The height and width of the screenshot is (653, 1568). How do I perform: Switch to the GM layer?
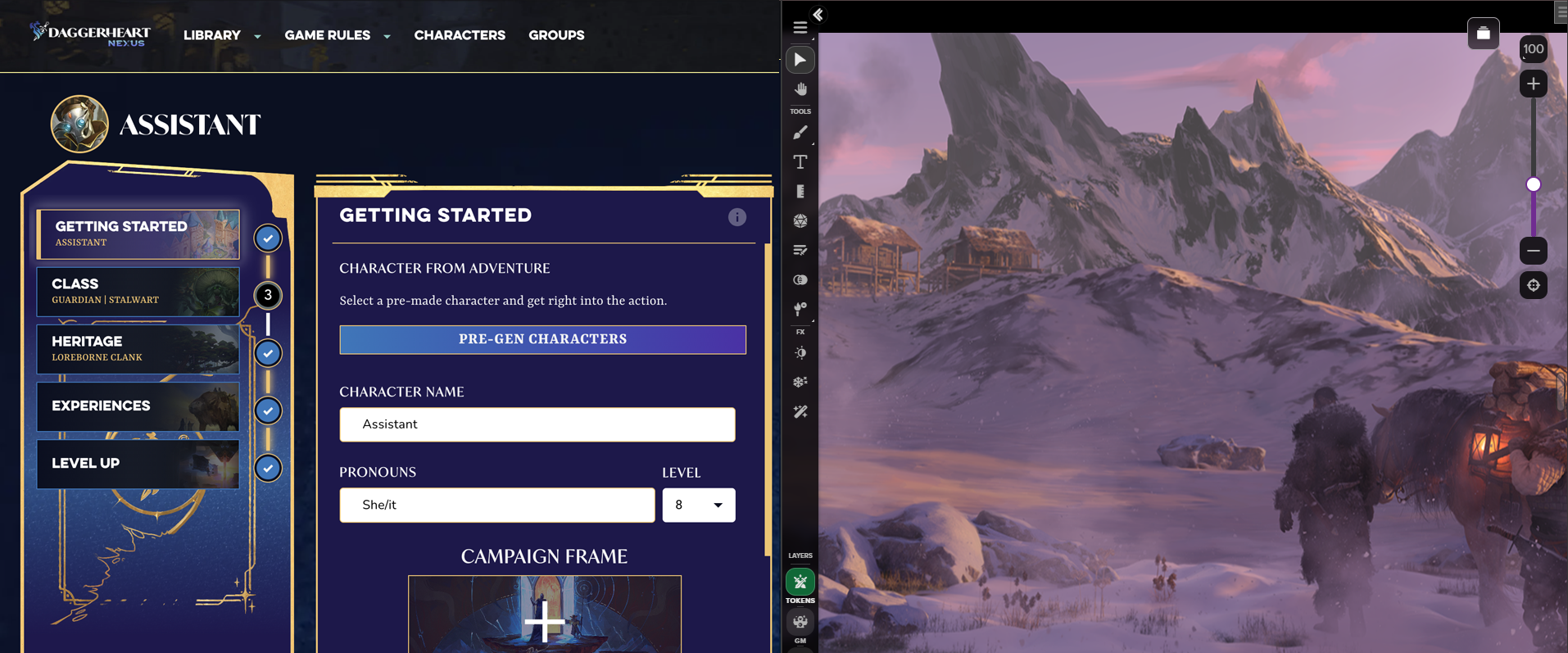800,623
